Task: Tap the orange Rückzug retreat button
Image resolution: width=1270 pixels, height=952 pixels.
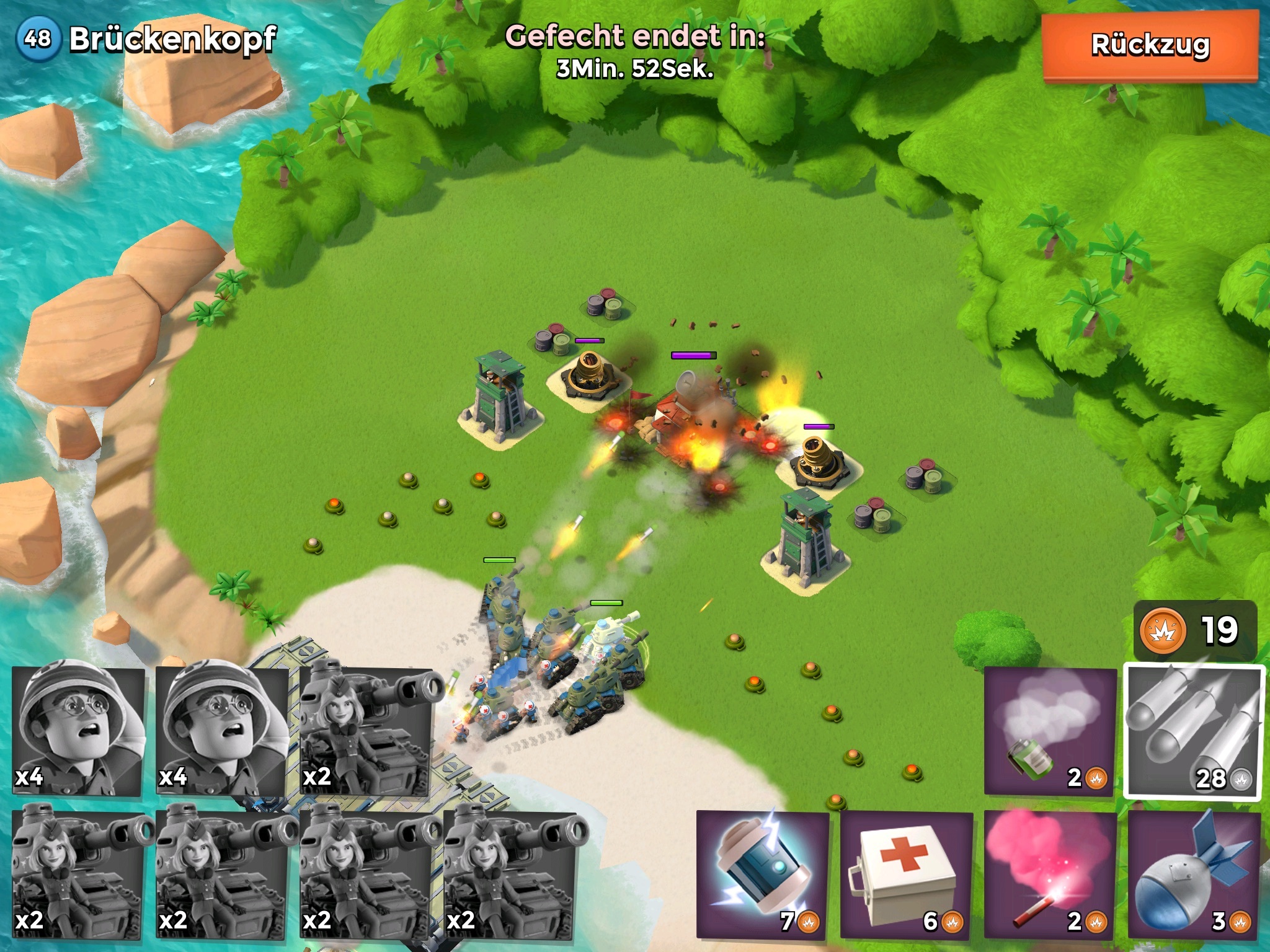Action: tap(1150, 46)
